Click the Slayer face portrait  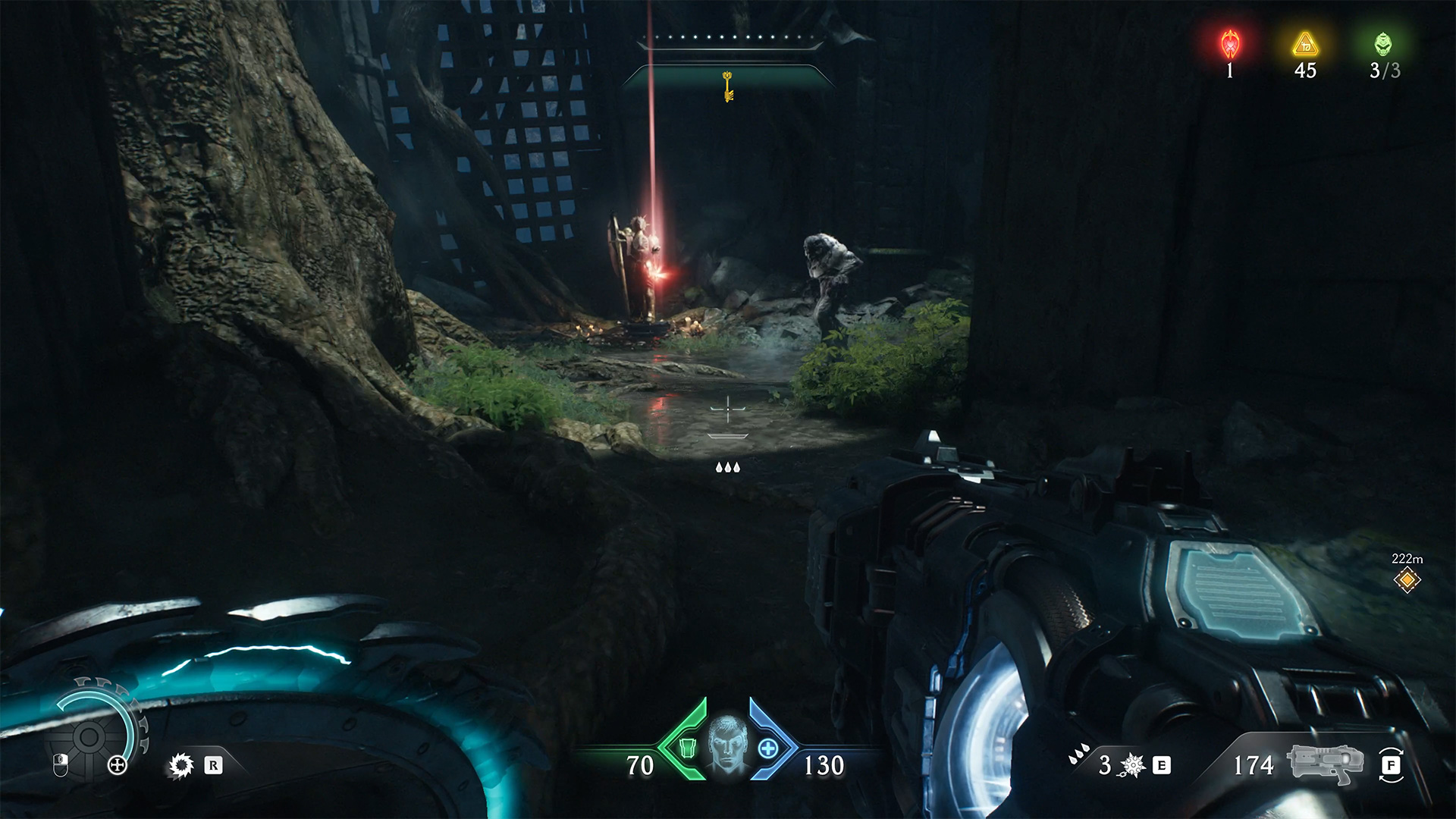coord(726,745)
